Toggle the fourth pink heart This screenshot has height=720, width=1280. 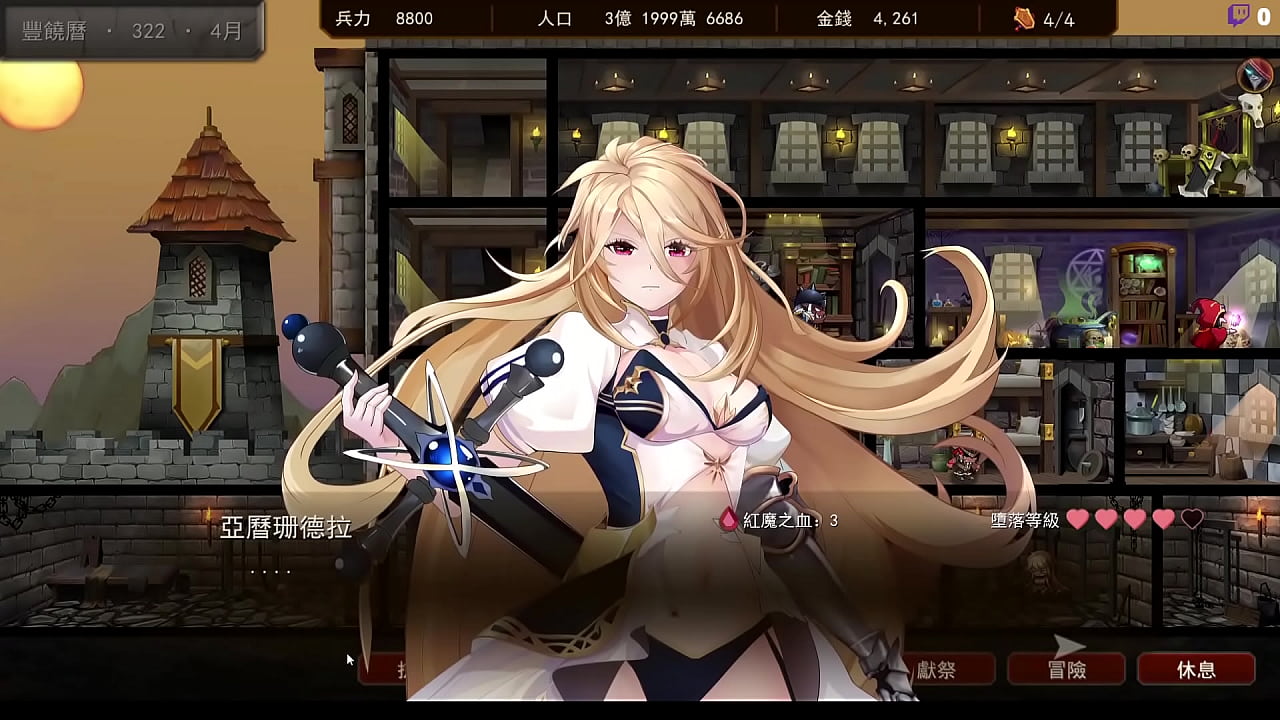point(1162,518)
